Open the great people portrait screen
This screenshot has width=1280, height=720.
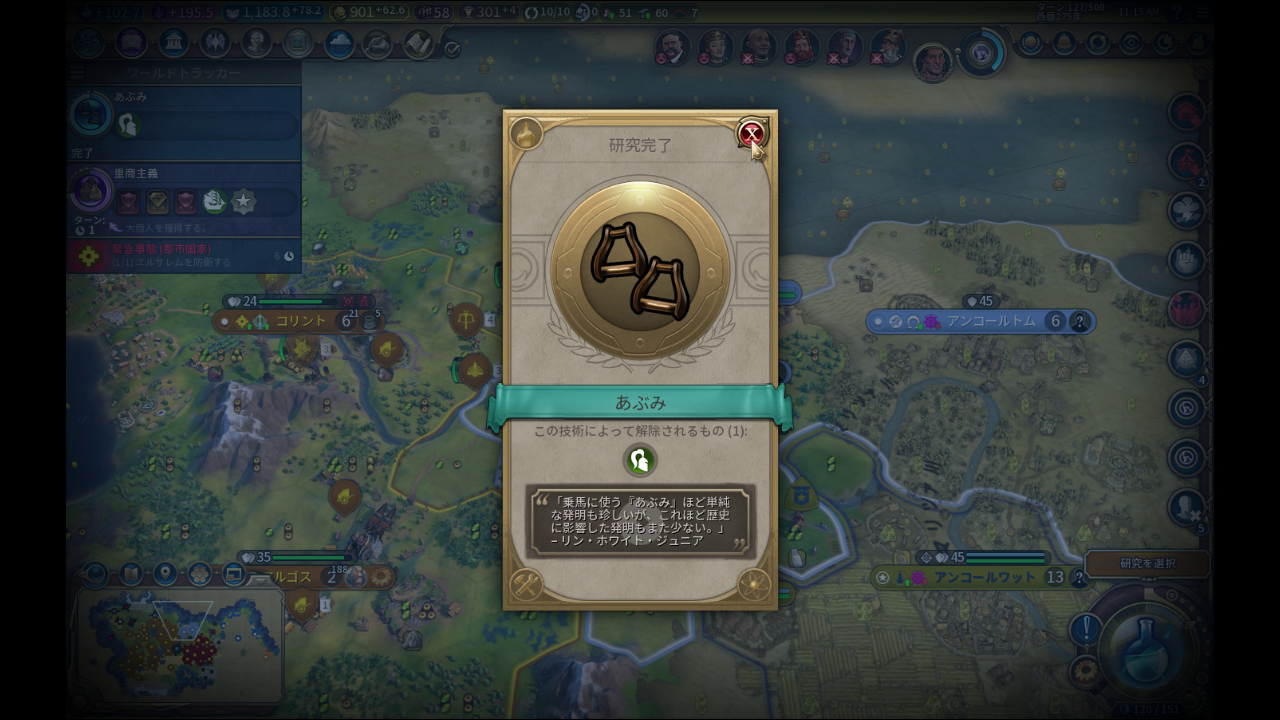tap(256, 43)
